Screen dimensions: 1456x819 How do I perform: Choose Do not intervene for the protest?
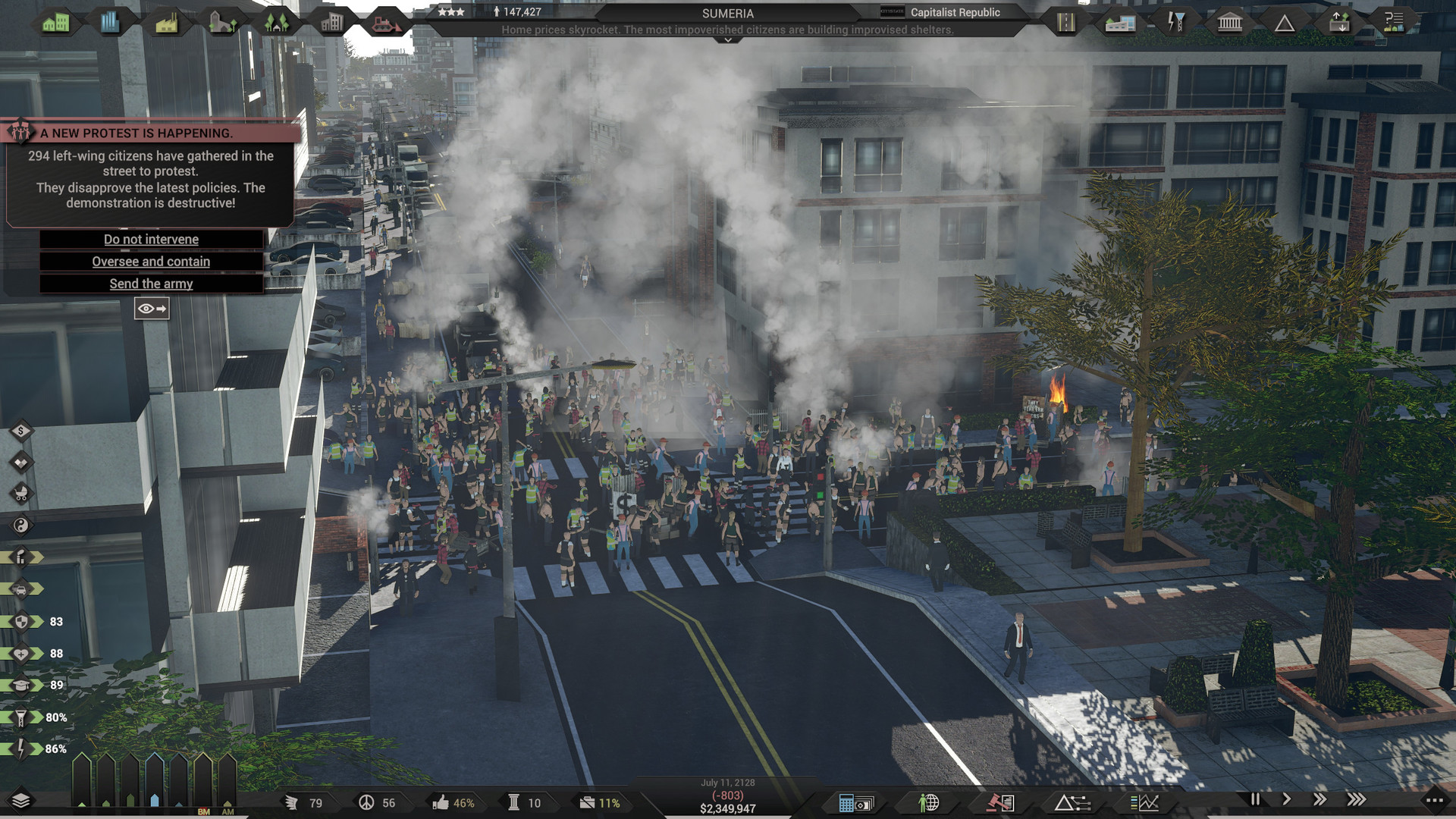[x=151, y=239]
